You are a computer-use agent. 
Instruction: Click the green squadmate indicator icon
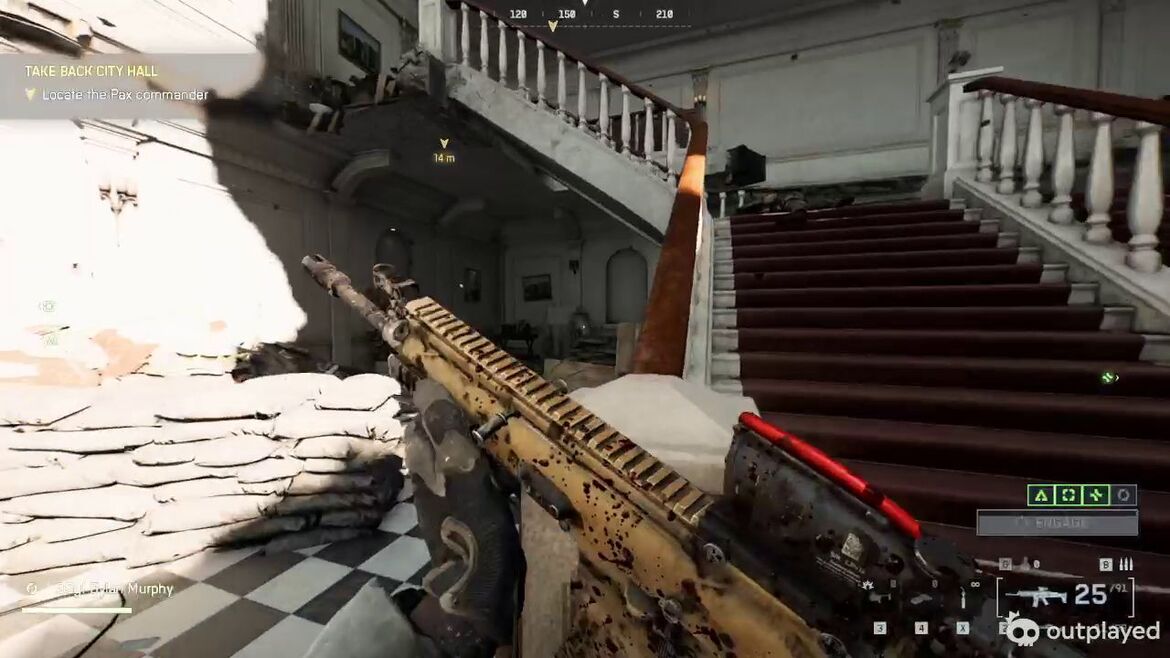pyautogui.click(x=1108, y=378)
